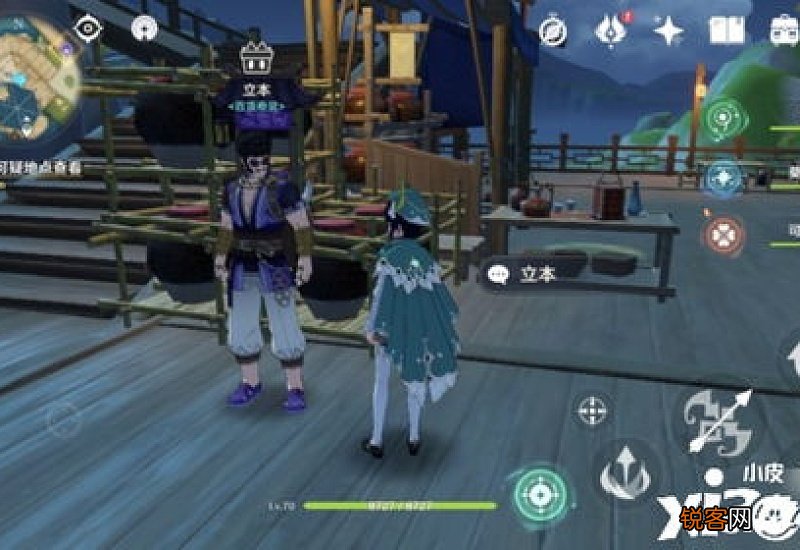This screenshot has height=550, width=800.
Task: Open the four-pointed star Wish icon
Action: pyautogui.click(x=668, y=31)
